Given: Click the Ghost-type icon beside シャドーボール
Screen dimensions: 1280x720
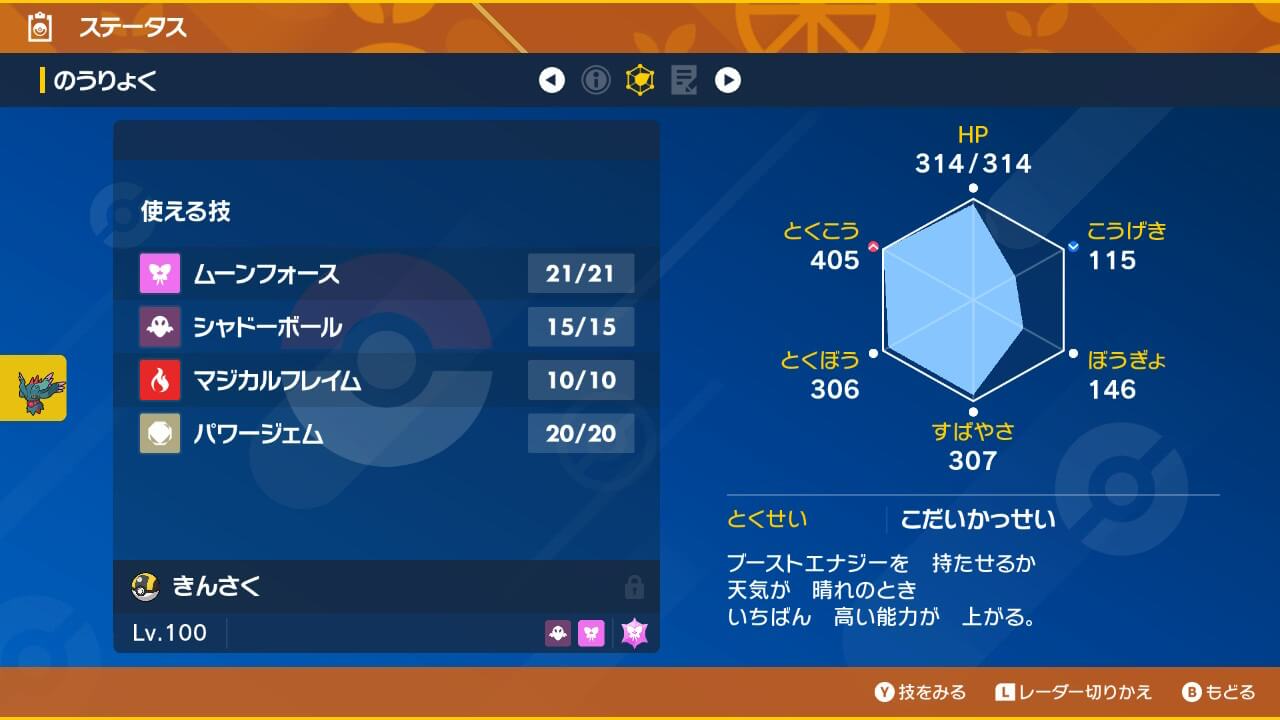Looking at the screenshot, I should pyautogui.click(x=157, y=327).
